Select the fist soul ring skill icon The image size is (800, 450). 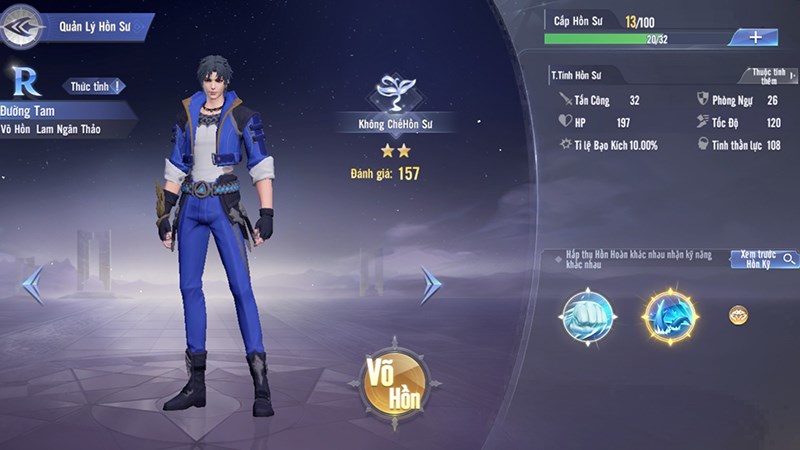tap(587, 317)
